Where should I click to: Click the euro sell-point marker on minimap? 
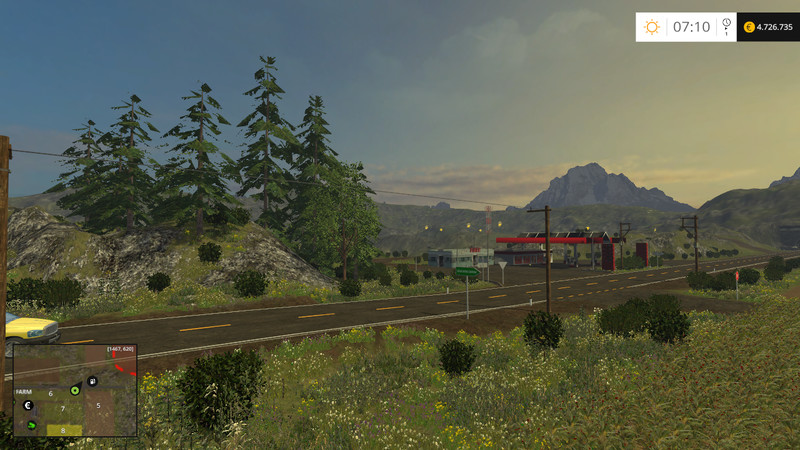(29, 406)
